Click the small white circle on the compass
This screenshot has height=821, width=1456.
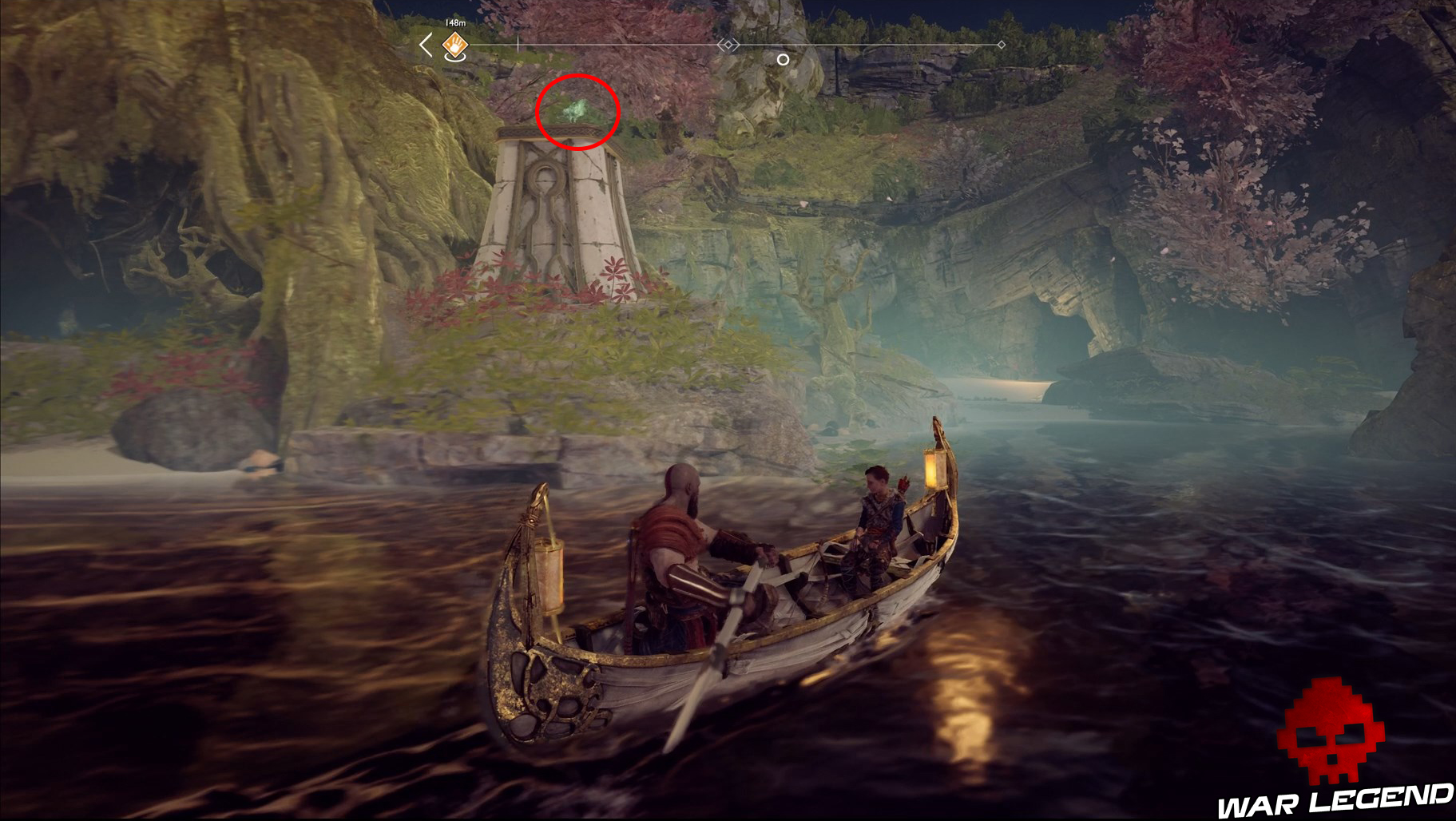(x=782, y=59)
